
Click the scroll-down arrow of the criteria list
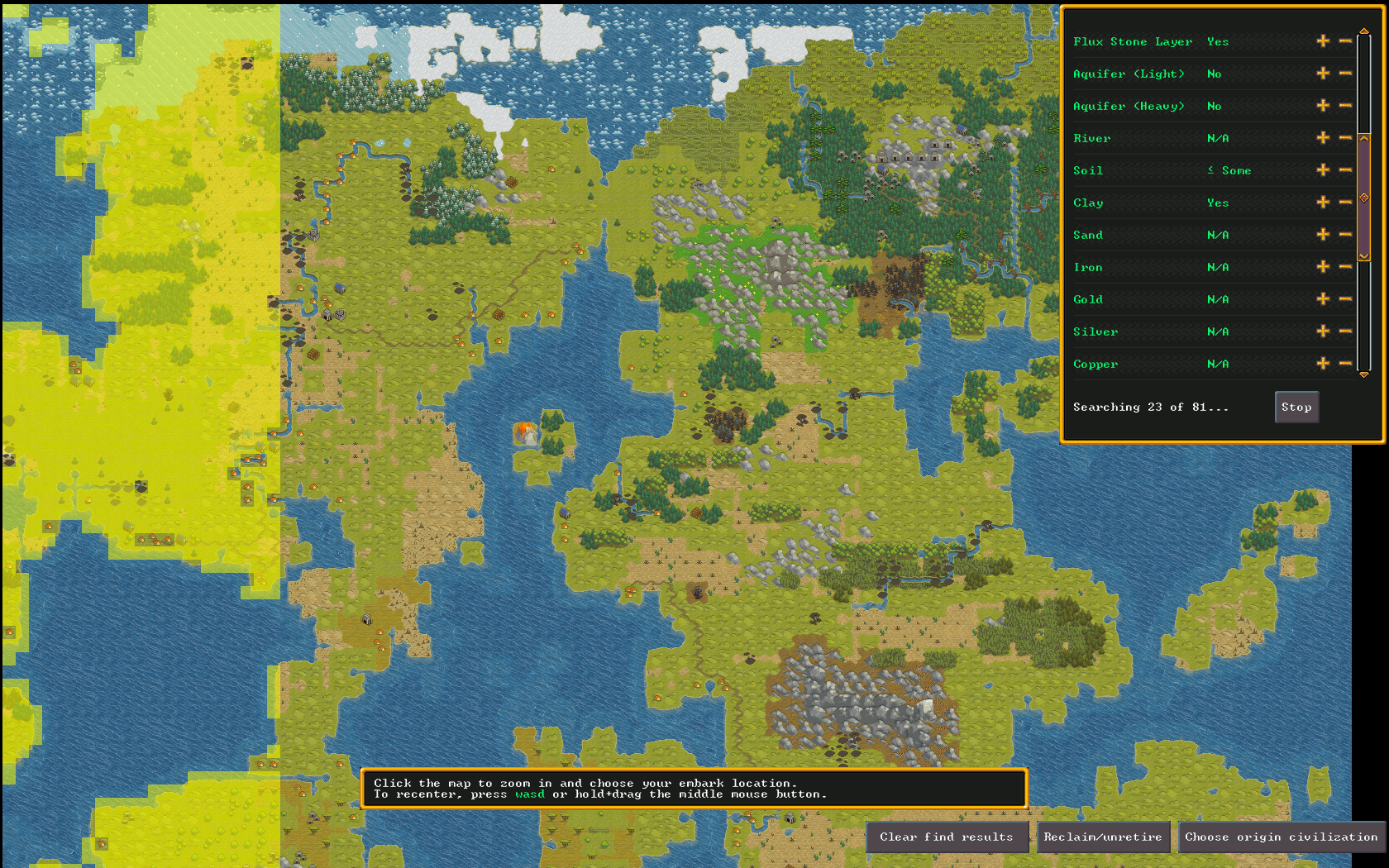point(1364,374)
